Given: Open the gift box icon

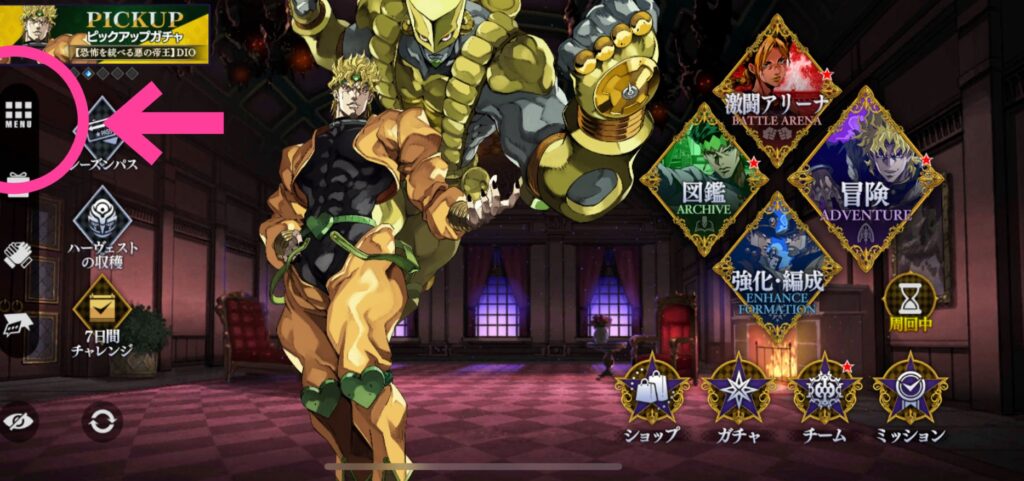Looking at the screenshot, I should (19, 180).
